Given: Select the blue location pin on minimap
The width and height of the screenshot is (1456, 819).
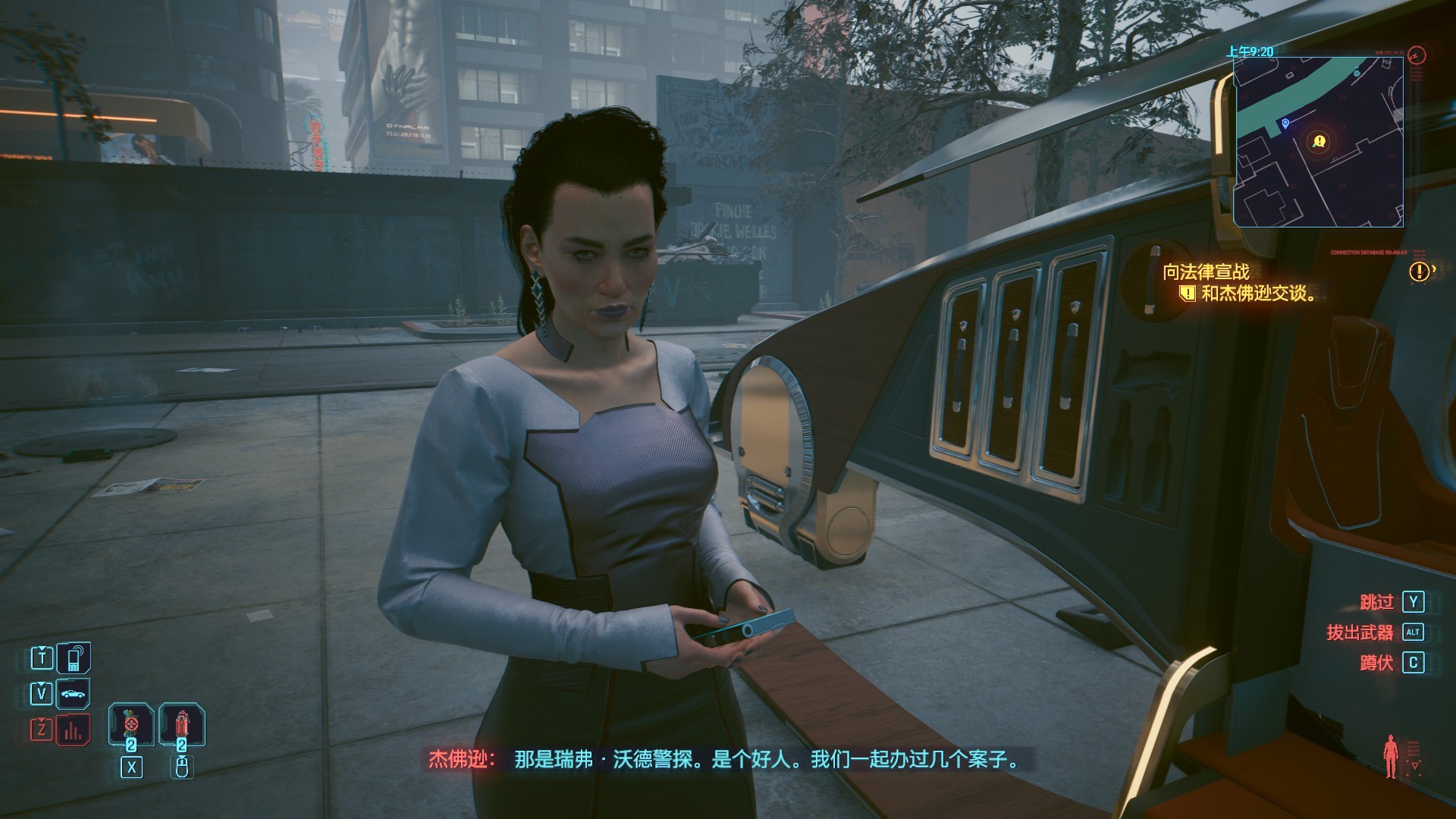Looking at the screenshot, I should [1285, 124].
